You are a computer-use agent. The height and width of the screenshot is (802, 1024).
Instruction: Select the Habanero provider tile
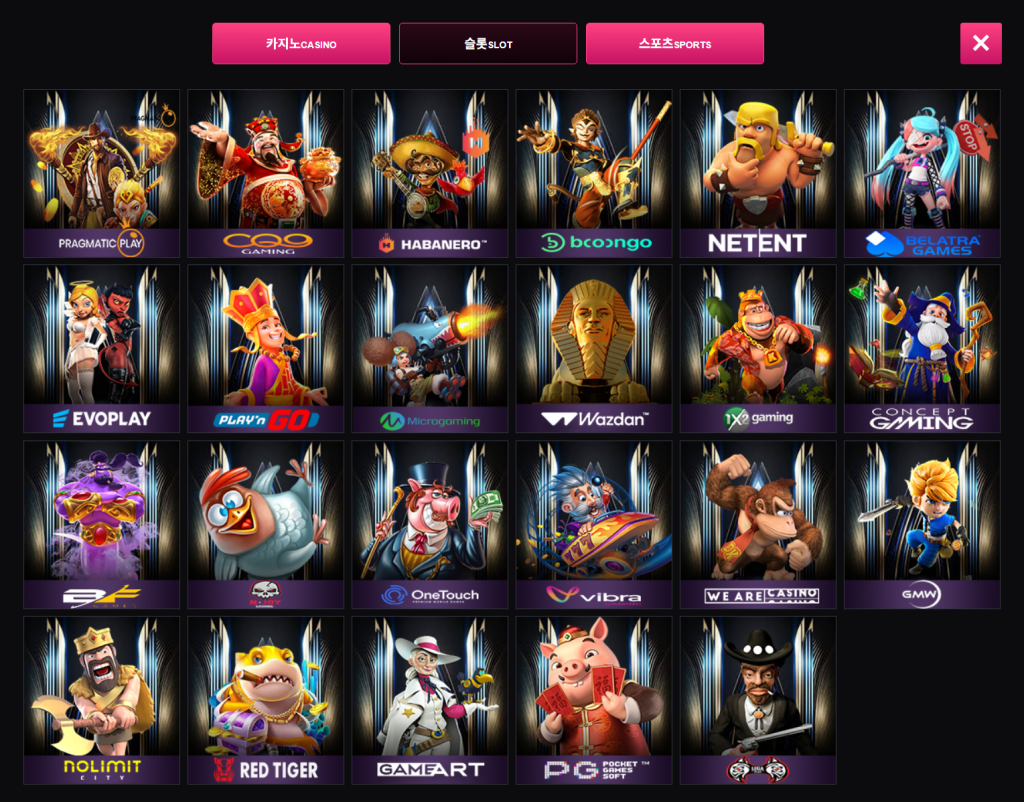pyautogui.click(x=430, y=174)
